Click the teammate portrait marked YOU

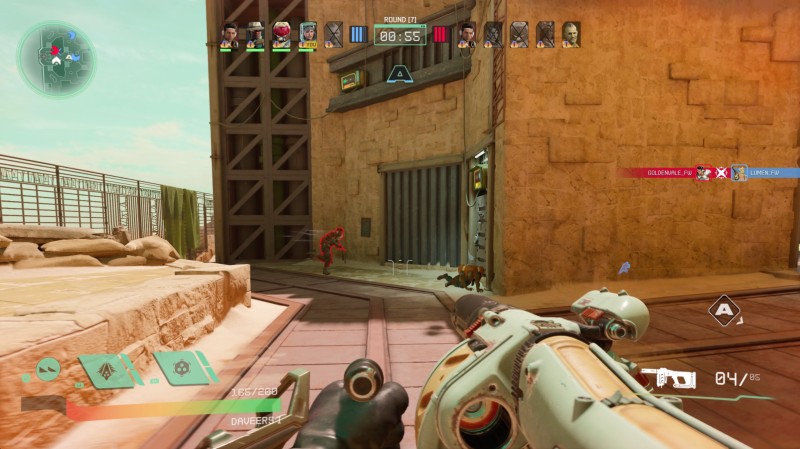[x=308, y=35]
